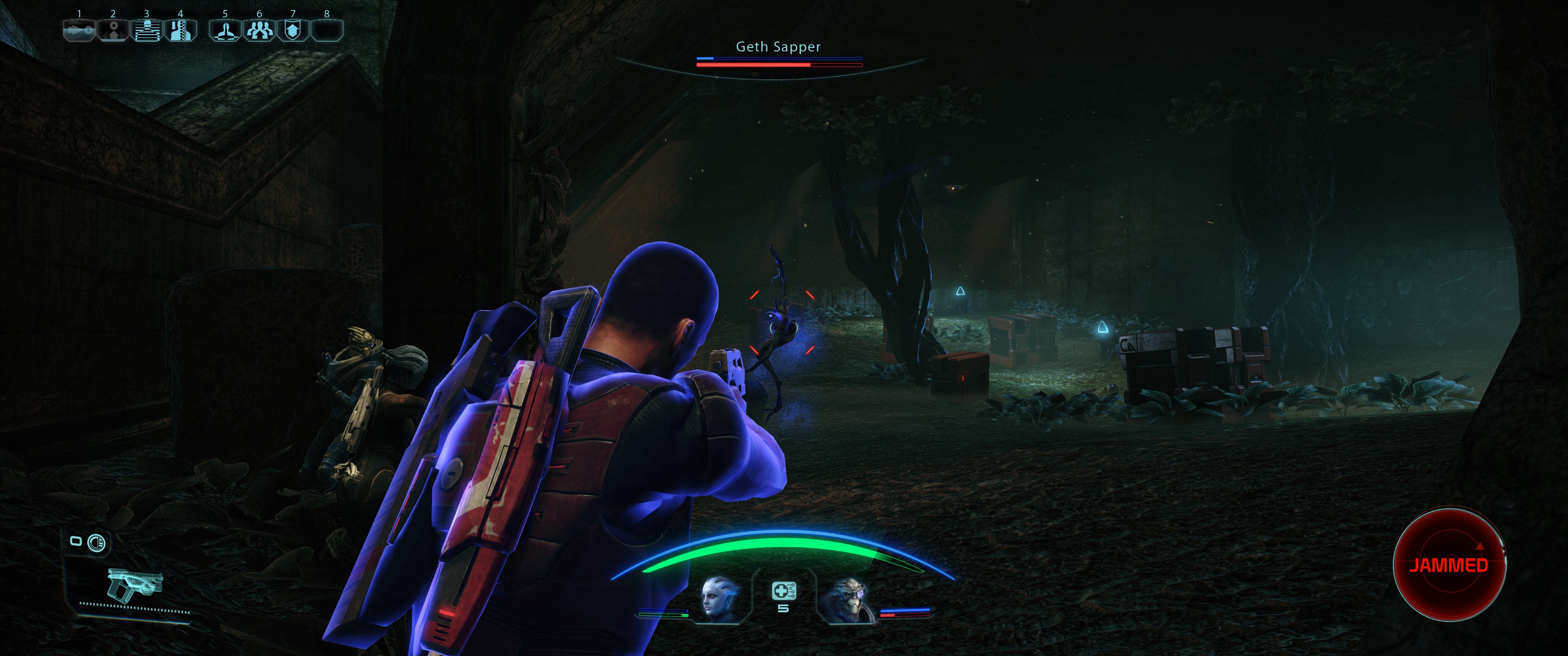Activate the shield boost ability in slot 7
This screenshot has width=1568, height=656.
click(293, 31)
